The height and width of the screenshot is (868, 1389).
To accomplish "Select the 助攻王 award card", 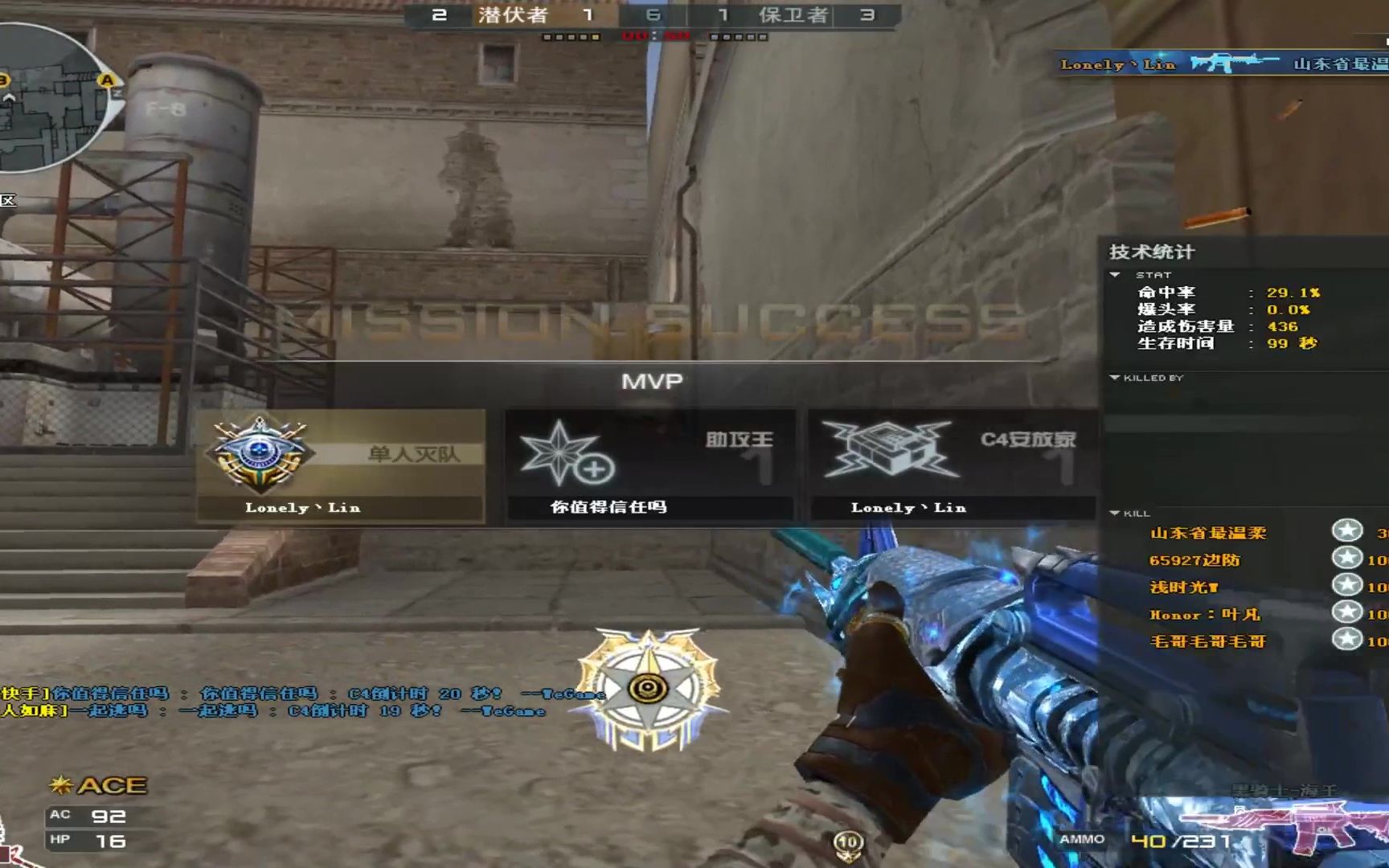I will (x=649, y=466).
